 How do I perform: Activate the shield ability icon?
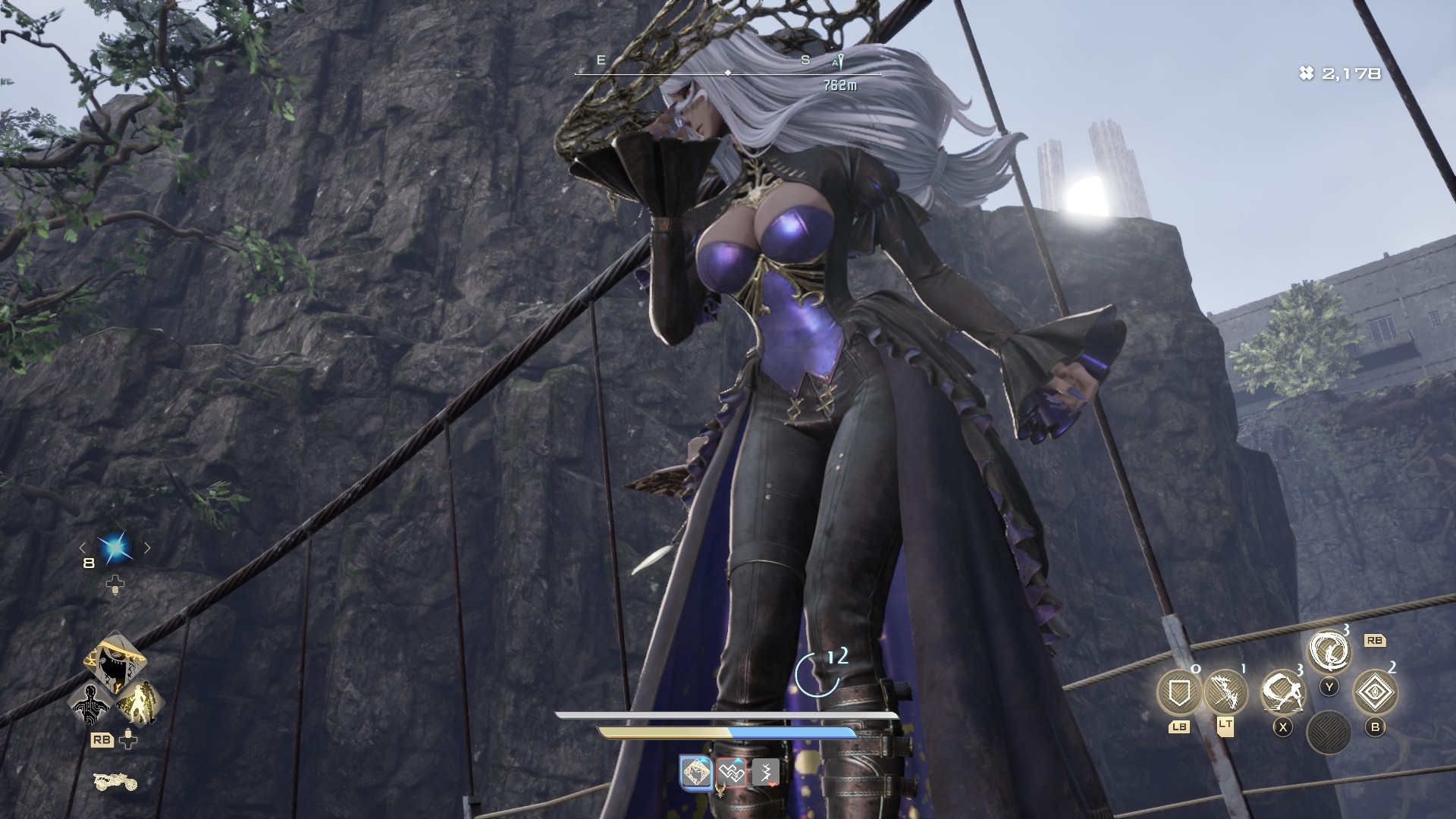coord(1178,692)
